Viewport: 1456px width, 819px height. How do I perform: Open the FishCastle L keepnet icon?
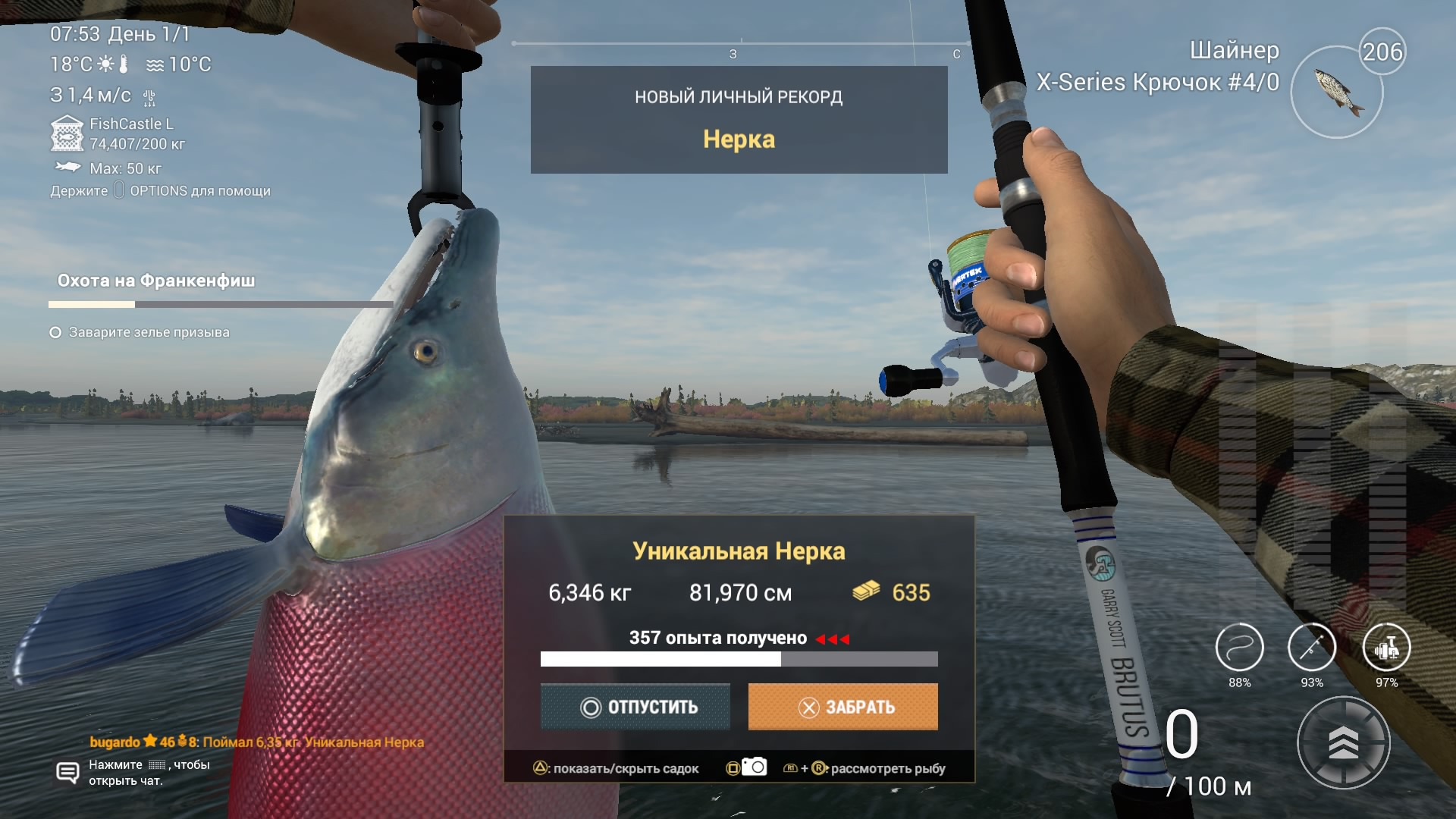66,133
